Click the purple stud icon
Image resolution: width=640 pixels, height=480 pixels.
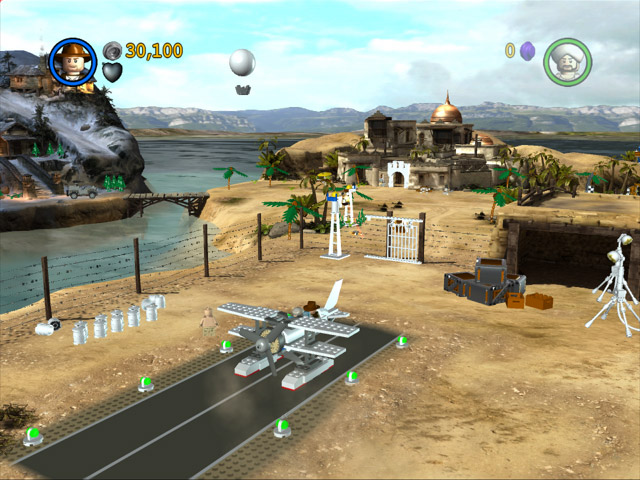(528, 51)
